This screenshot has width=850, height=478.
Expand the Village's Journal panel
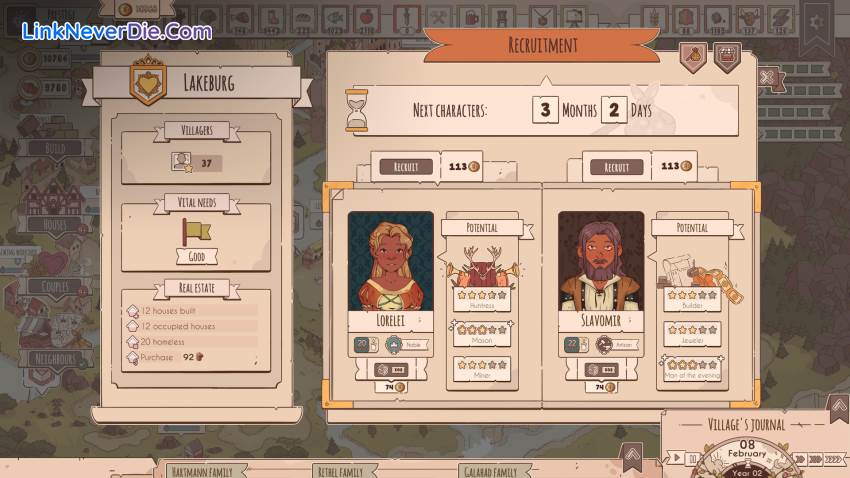coord(838,405)
